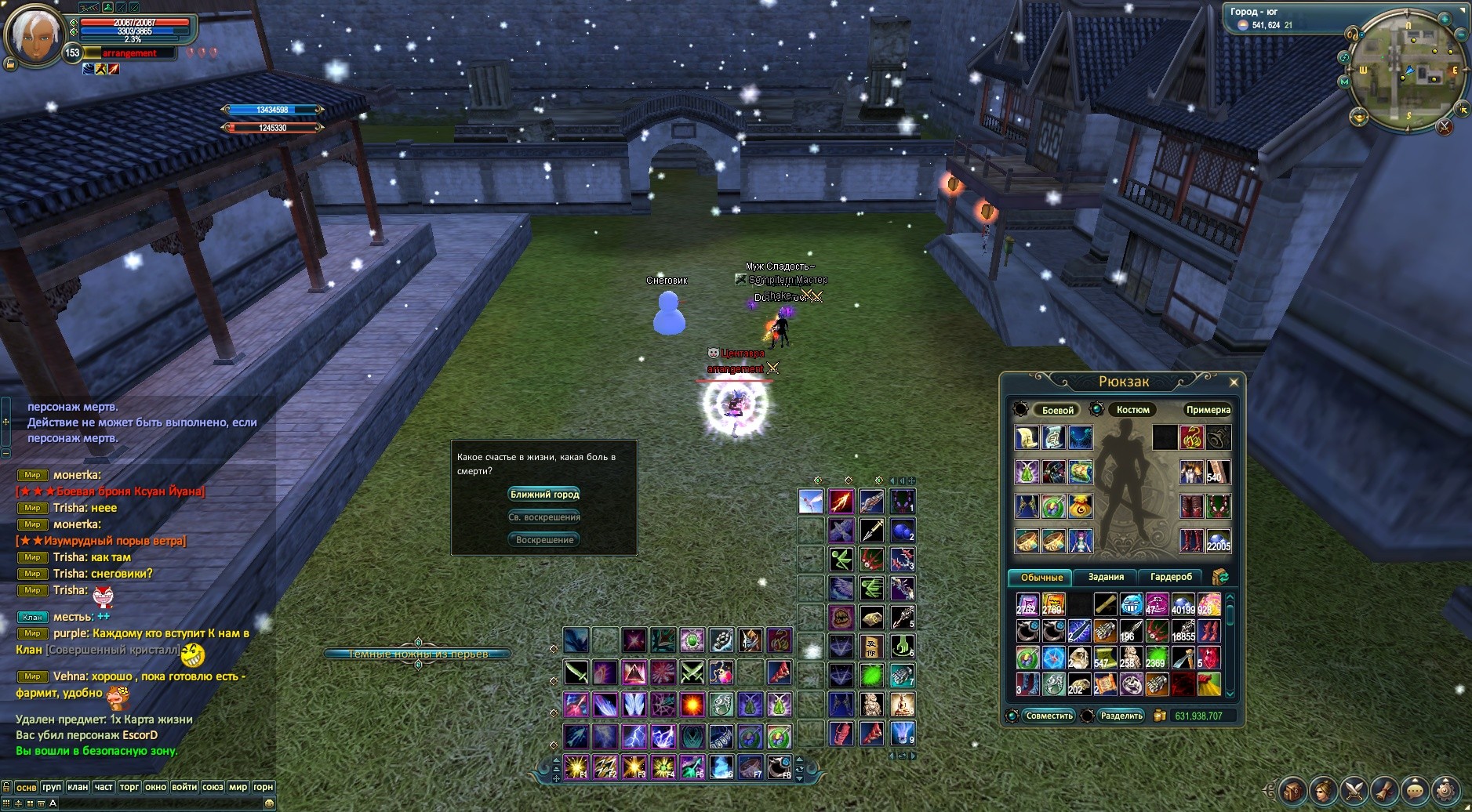Switch chat to the 'мир' channel

click(x=238, y=787)
